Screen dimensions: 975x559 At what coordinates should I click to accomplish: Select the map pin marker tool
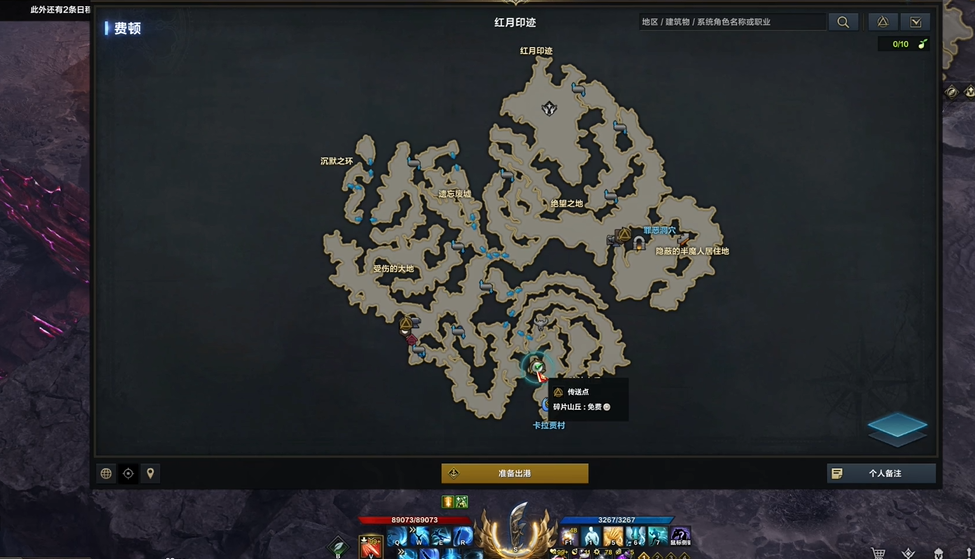[151, 473]
